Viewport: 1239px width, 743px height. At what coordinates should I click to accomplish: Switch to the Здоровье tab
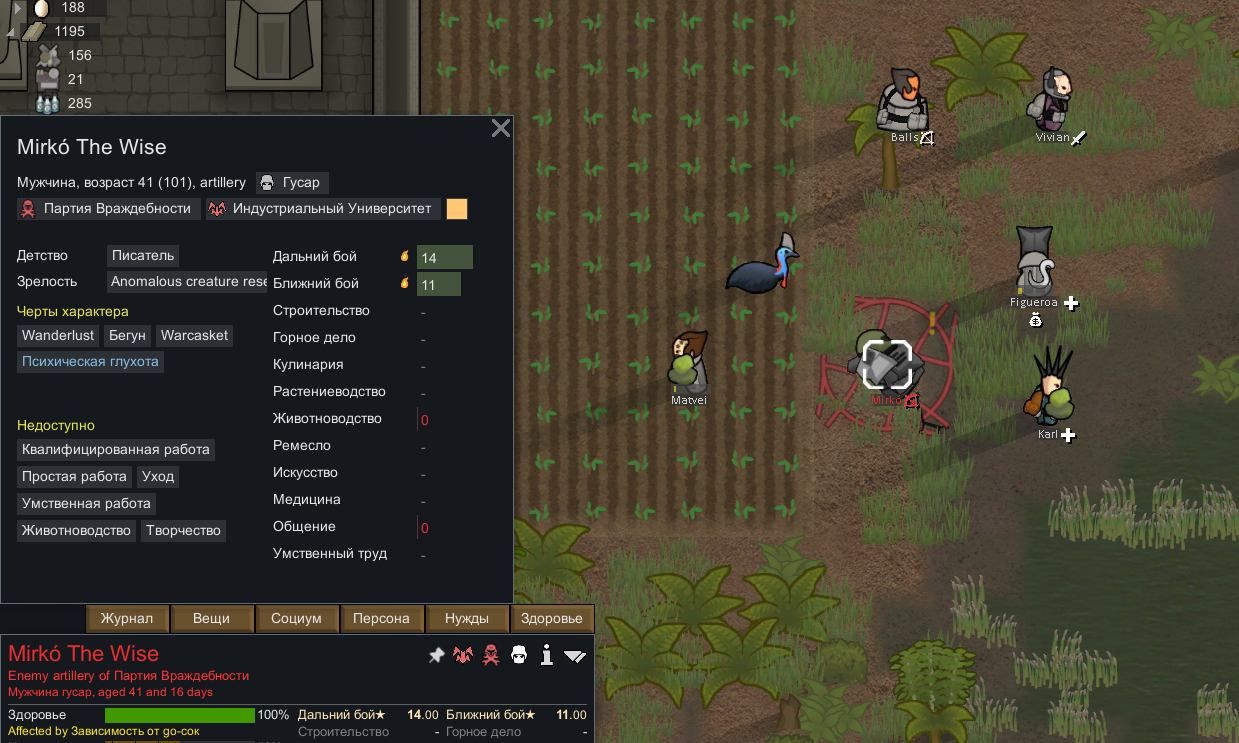[552, 619]
